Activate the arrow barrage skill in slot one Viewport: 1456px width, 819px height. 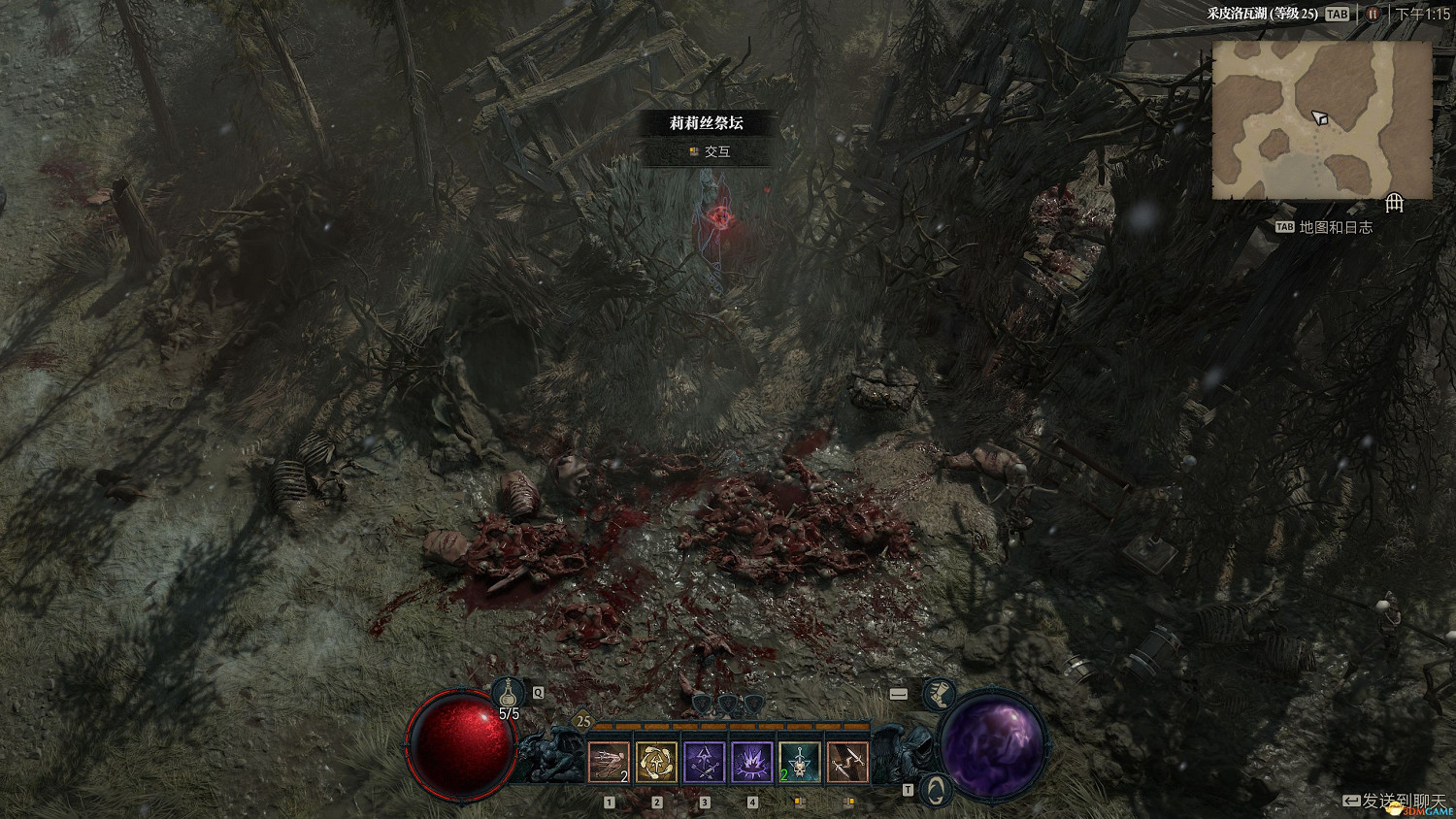[609, 762]
